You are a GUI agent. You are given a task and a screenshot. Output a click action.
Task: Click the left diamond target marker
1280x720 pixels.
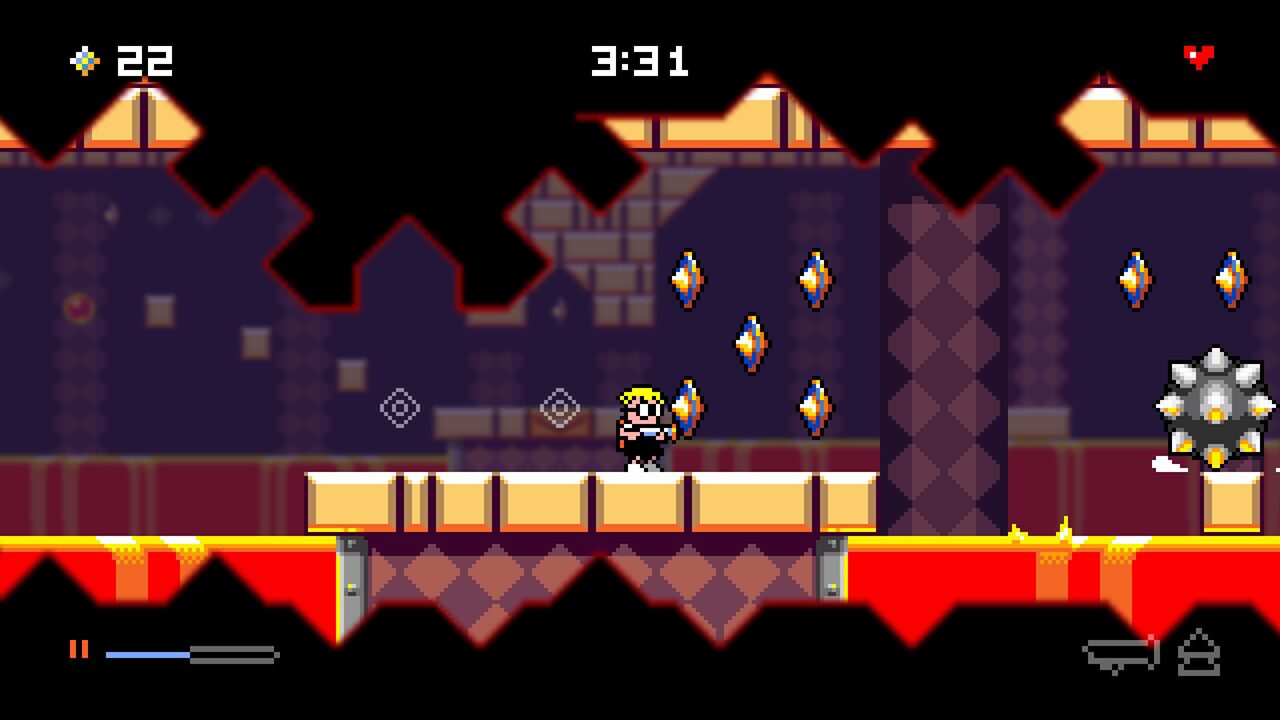399,407
